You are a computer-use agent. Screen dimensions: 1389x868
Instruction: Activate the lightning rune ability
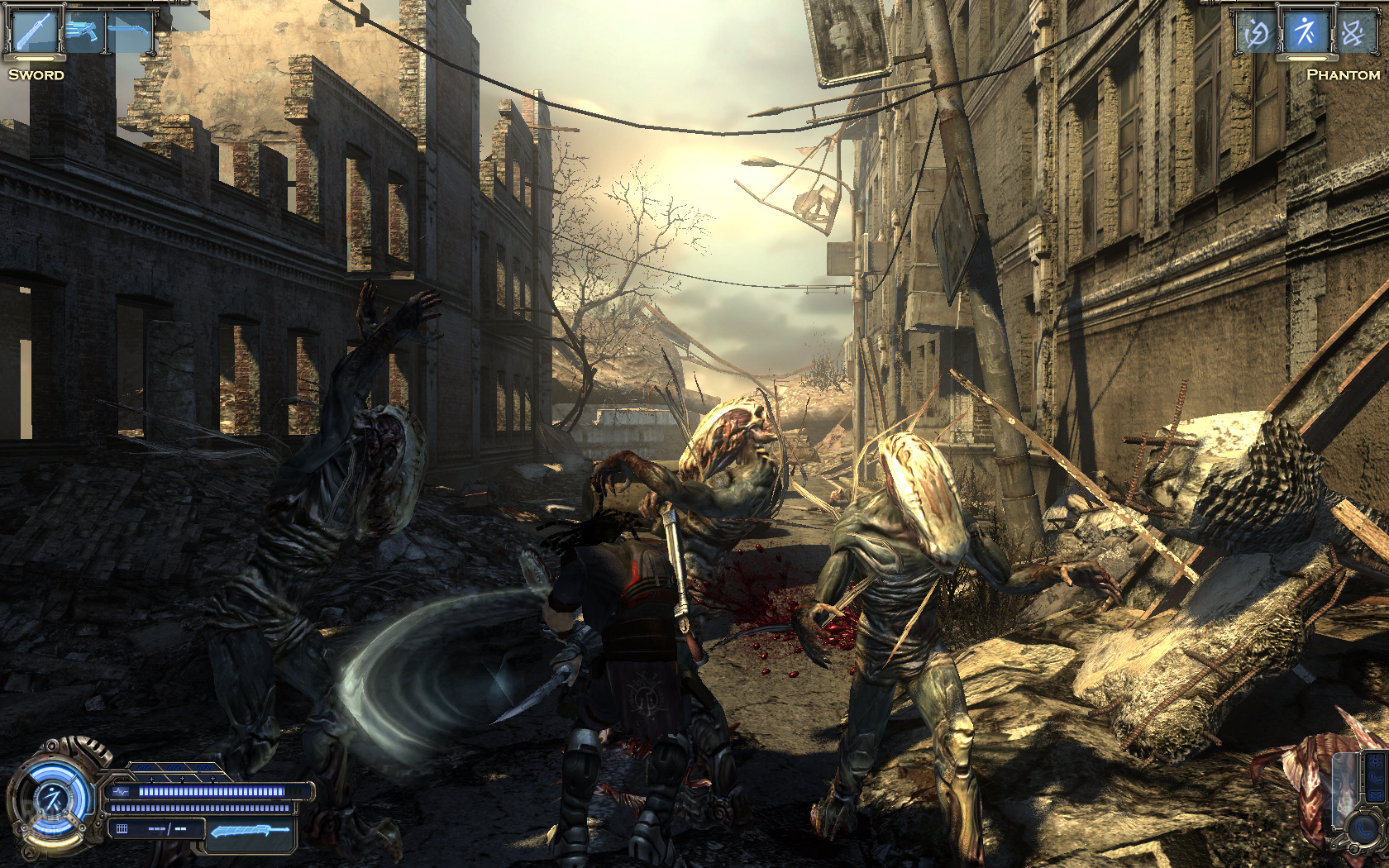[1257, 33]
